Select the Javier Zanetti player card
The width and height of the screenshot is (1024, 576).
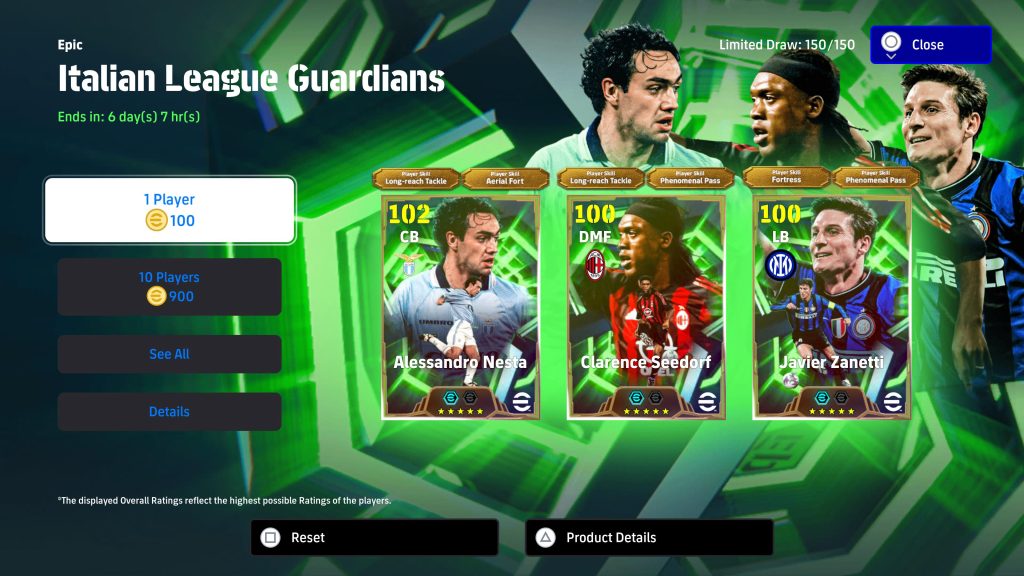click(x=832, y=306)
